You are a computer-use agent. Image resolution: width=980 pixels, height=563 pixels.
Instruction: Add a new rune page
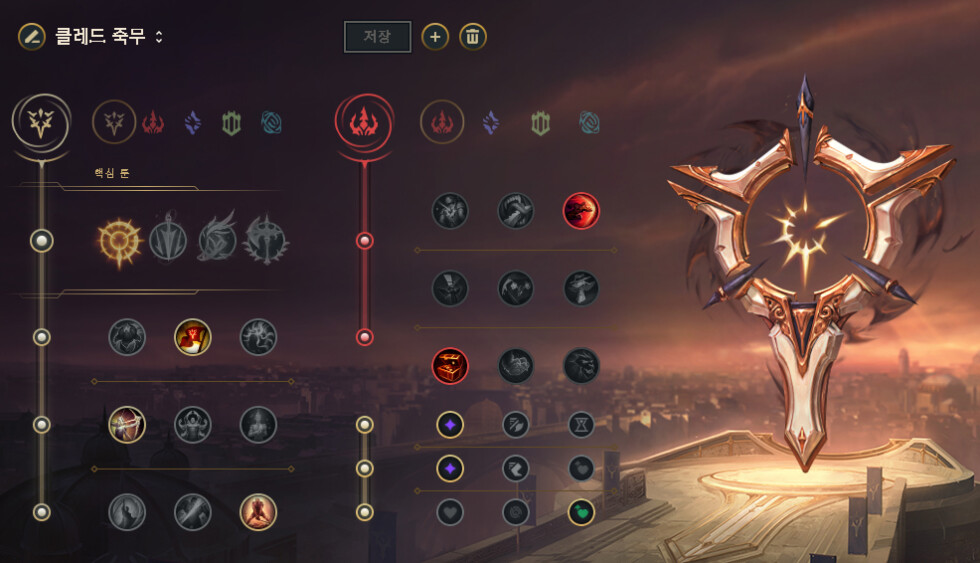pos(434,37)
